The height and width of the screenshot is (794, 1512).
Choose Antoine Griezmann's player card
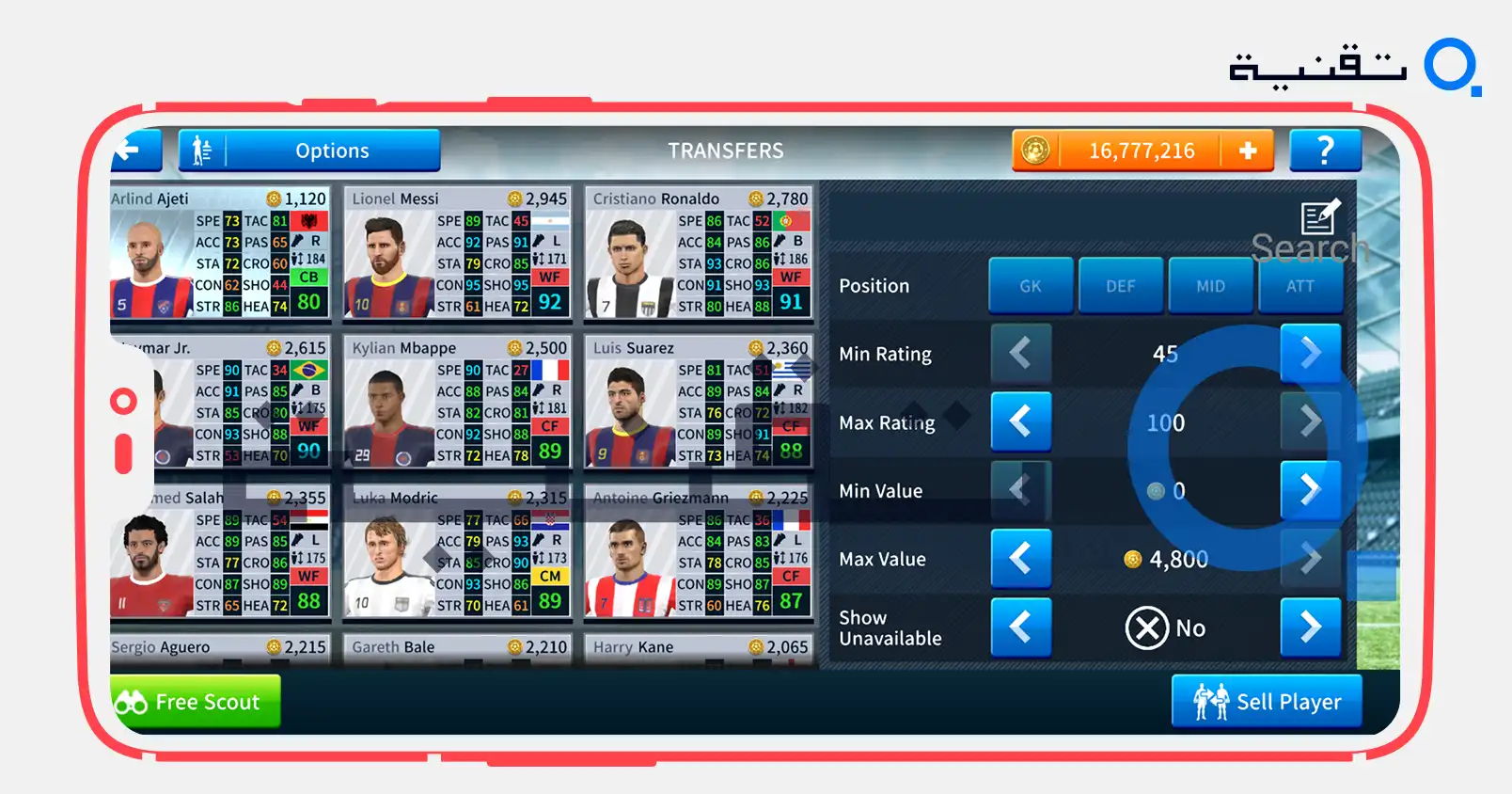click(699, 552)
